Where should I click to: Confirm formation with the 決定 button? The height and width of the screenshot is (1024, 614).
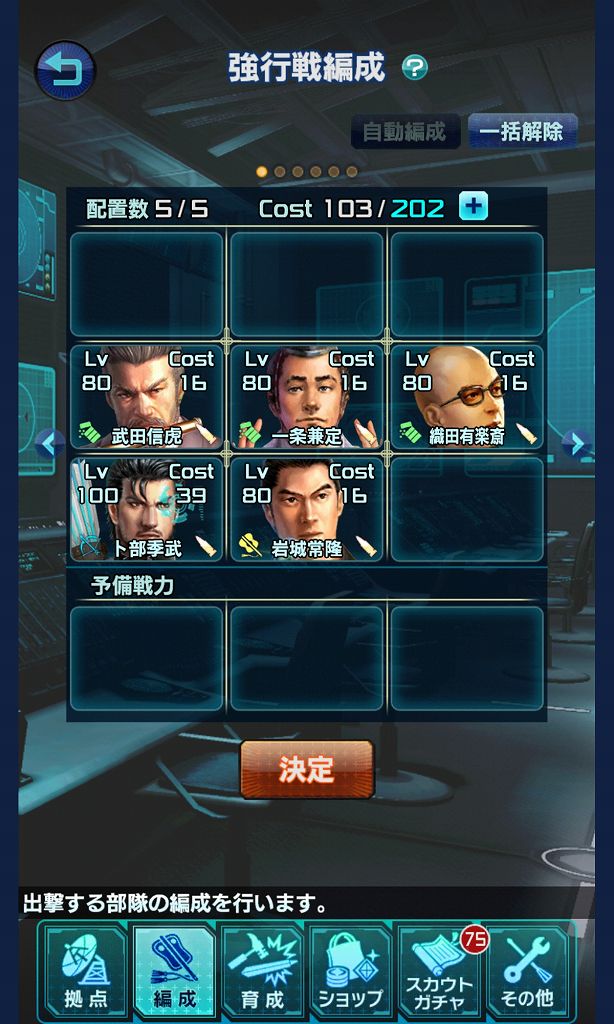(307, 769)
